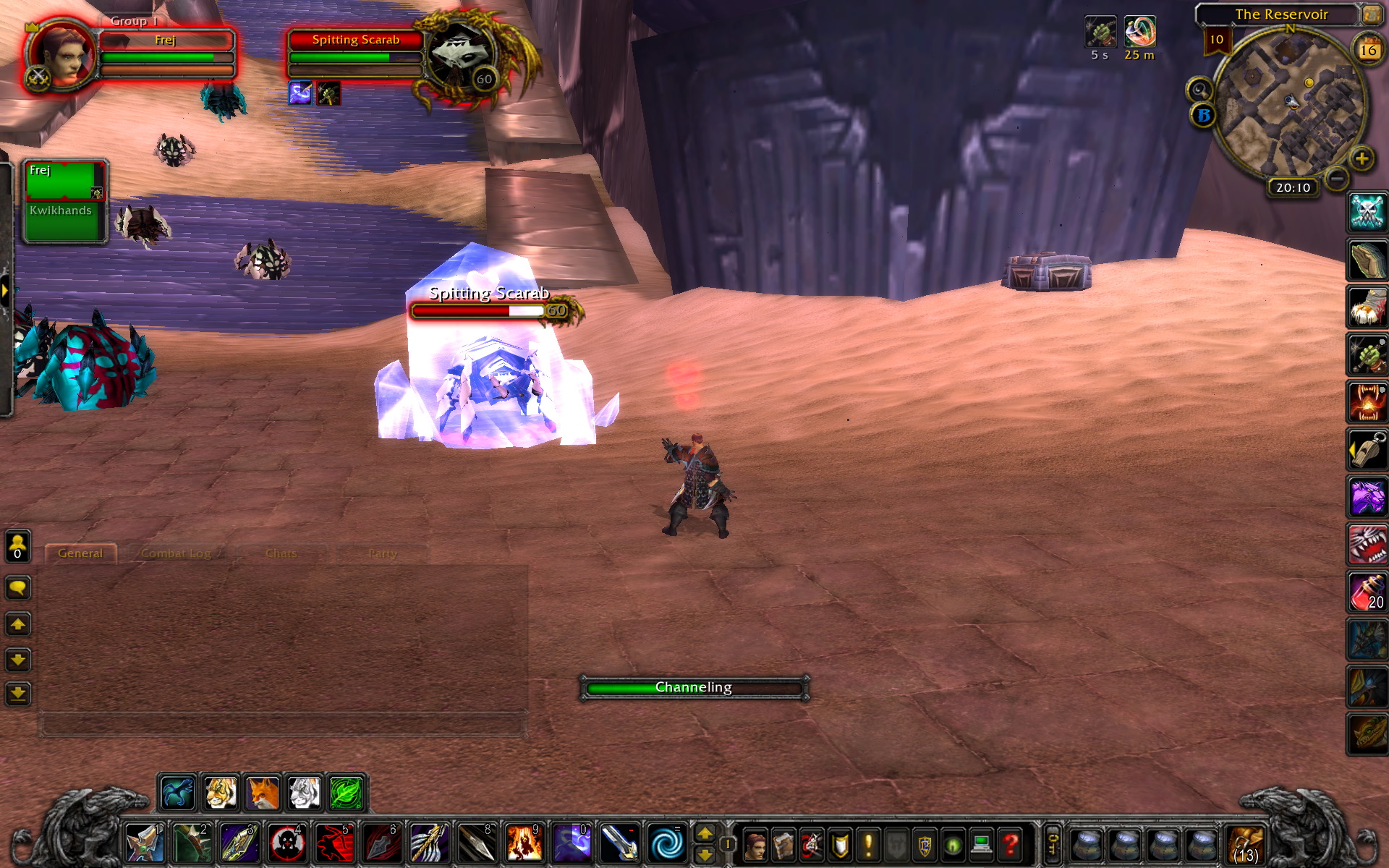Click the green Channeling progress bar
1389x868 pixels.
pos(693,687)
